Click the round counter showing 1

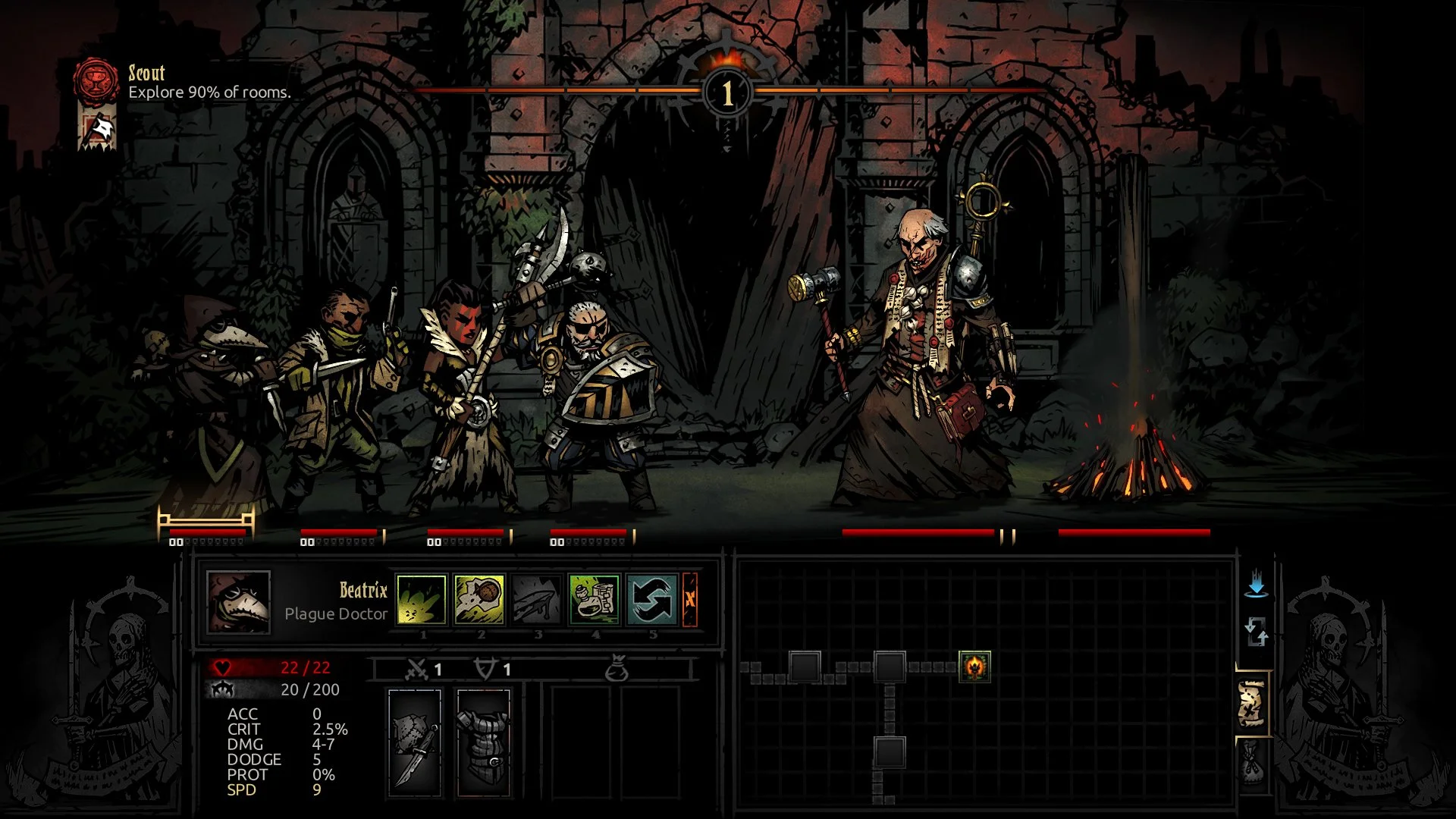pos(727,93)
